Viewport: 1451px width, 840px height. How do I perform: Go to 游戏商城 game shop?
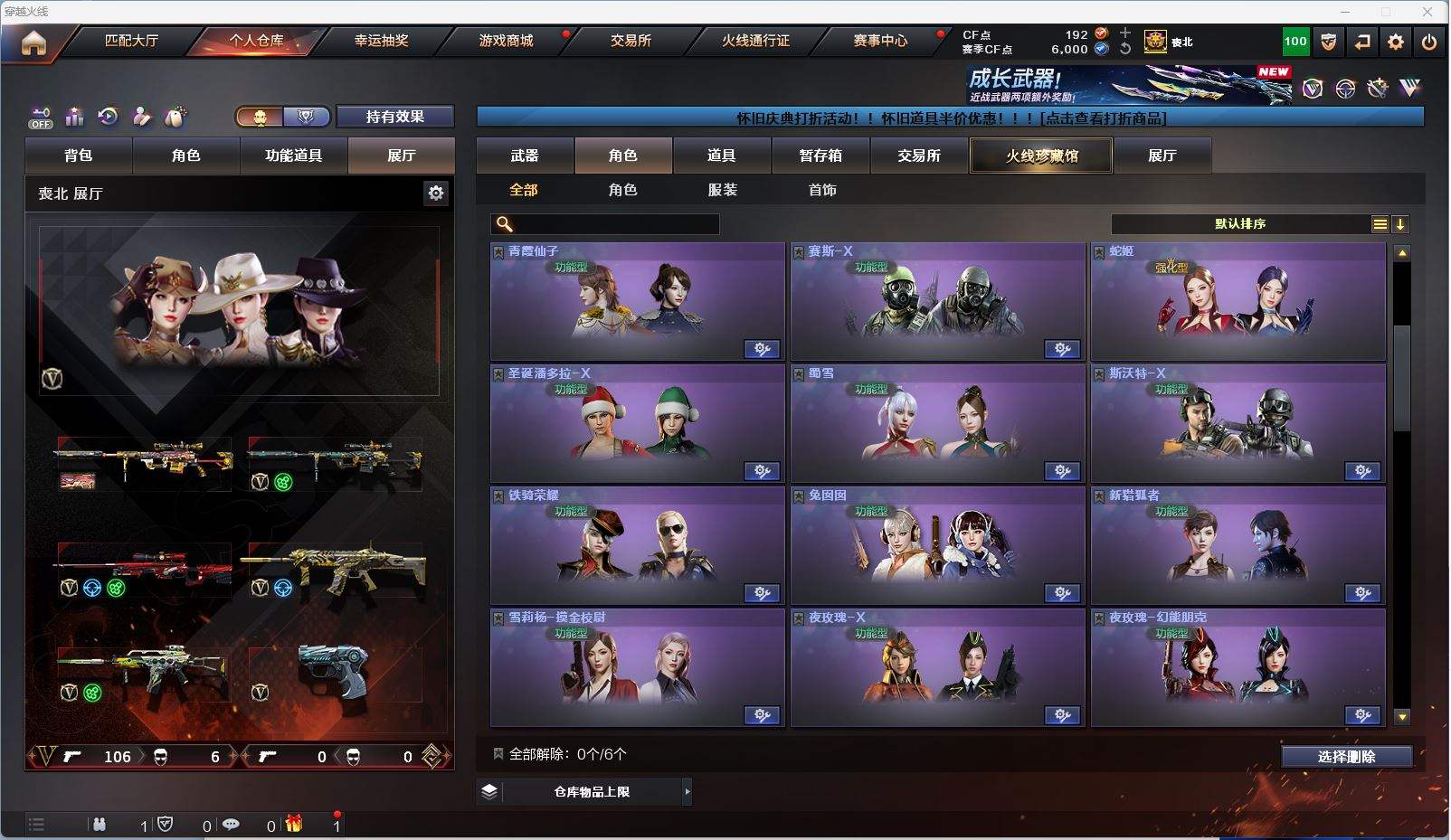click(506, 41)
